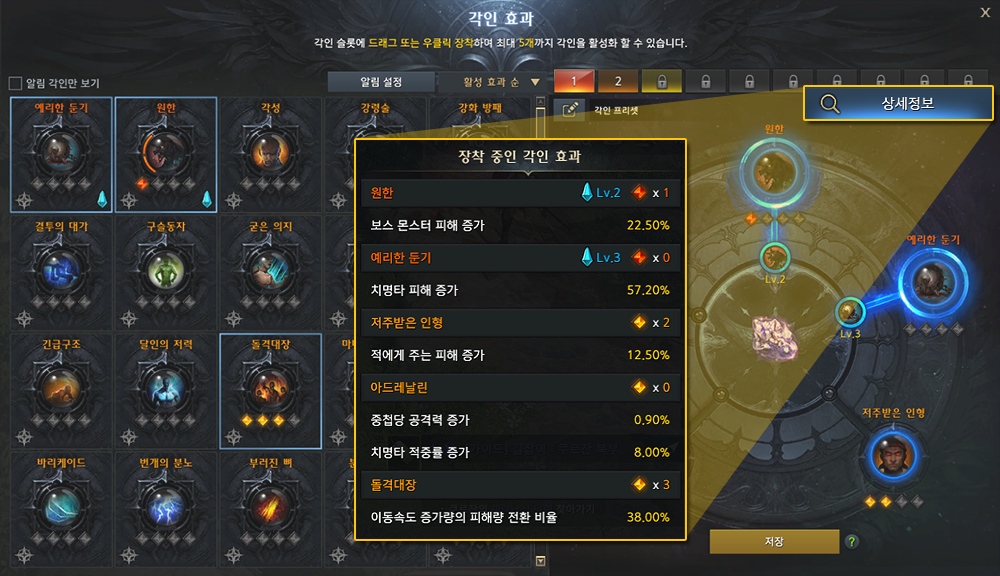Toggle the 알림 각인만 보기 checkbox
Viewport: 1000px width, 576px height.
point(15,83)
